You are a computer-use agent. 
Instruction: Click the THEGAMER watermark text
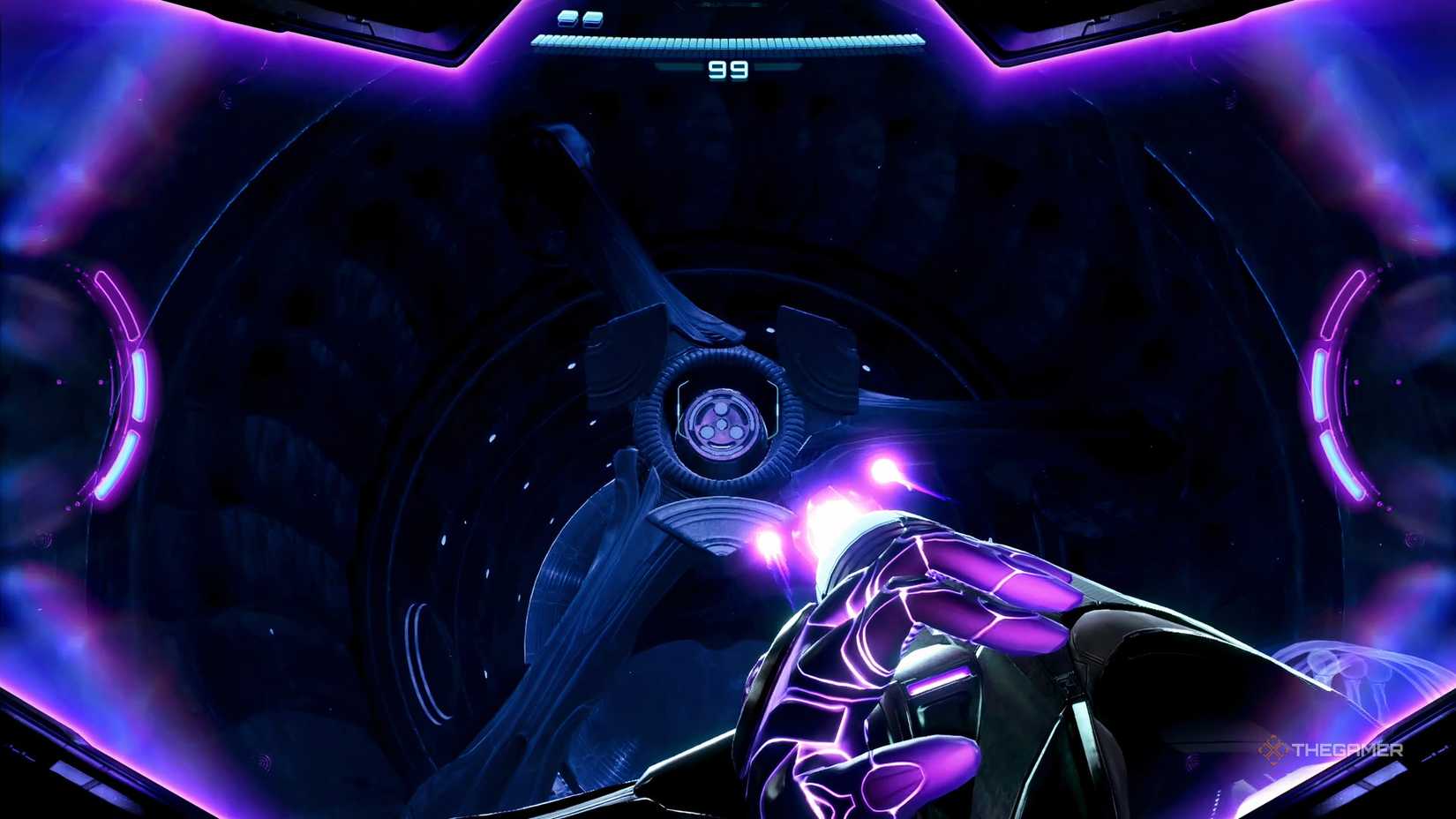coord(1346,752)
